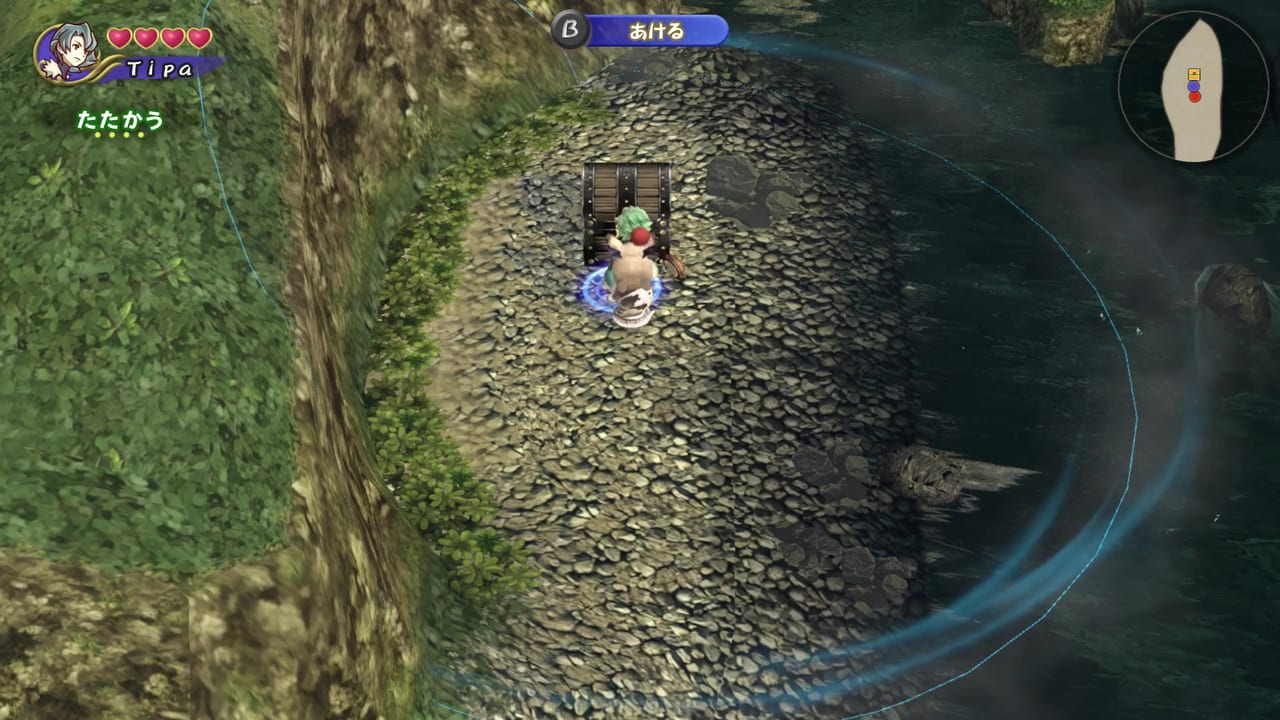Click the fourth command page dot
The height and width of the screenshot is (720, 1280).
(x=143, y=135)
